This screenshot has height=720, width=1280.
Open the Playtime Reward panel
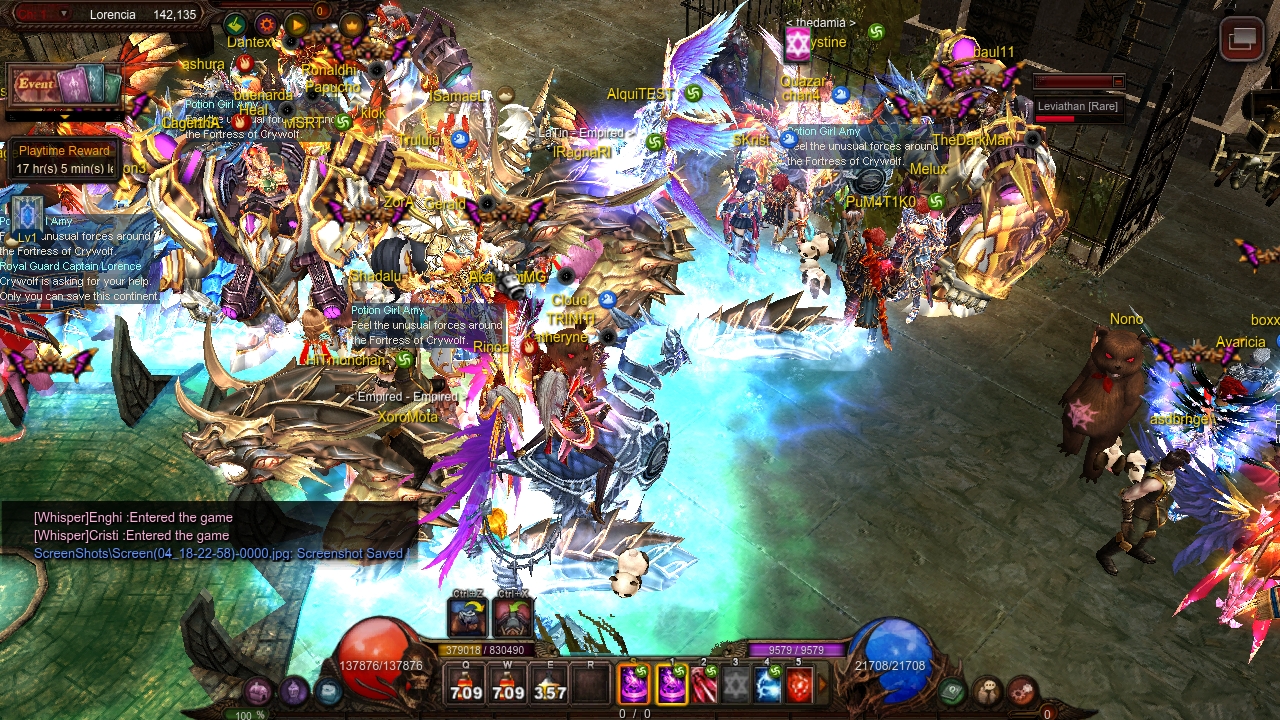64,159
